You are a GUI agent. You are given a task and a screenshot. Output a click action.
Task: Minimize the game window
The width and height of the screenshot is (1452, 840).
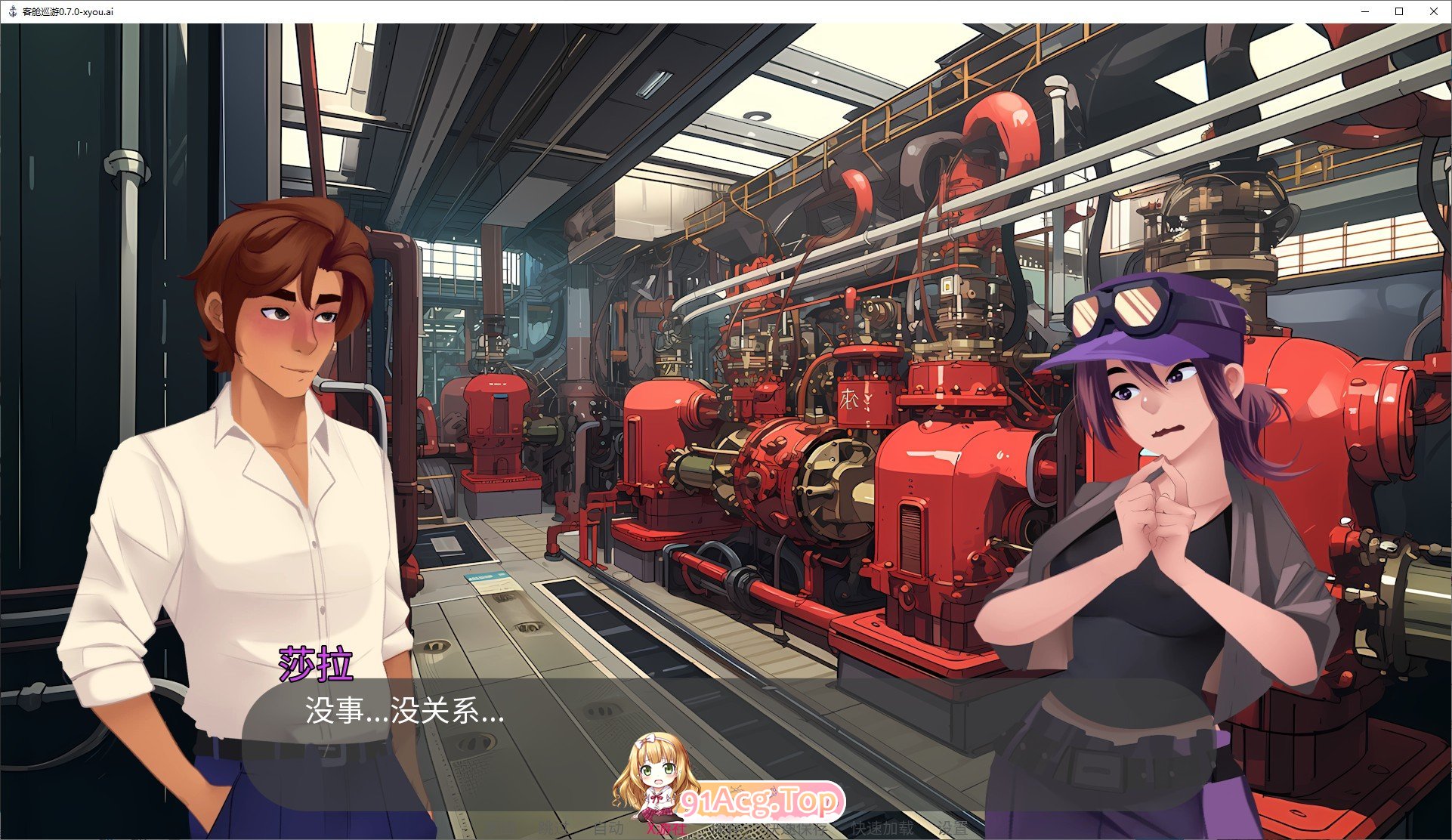pos(1366,11)
